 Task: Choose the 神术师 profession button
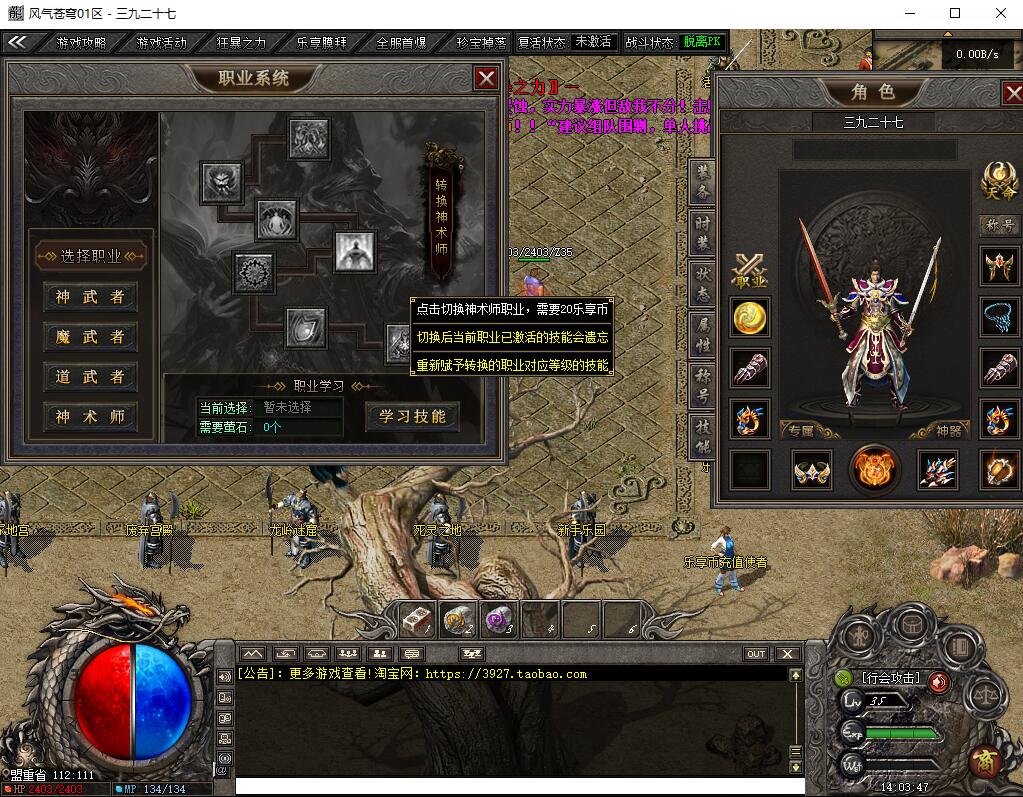pos(90,417)
